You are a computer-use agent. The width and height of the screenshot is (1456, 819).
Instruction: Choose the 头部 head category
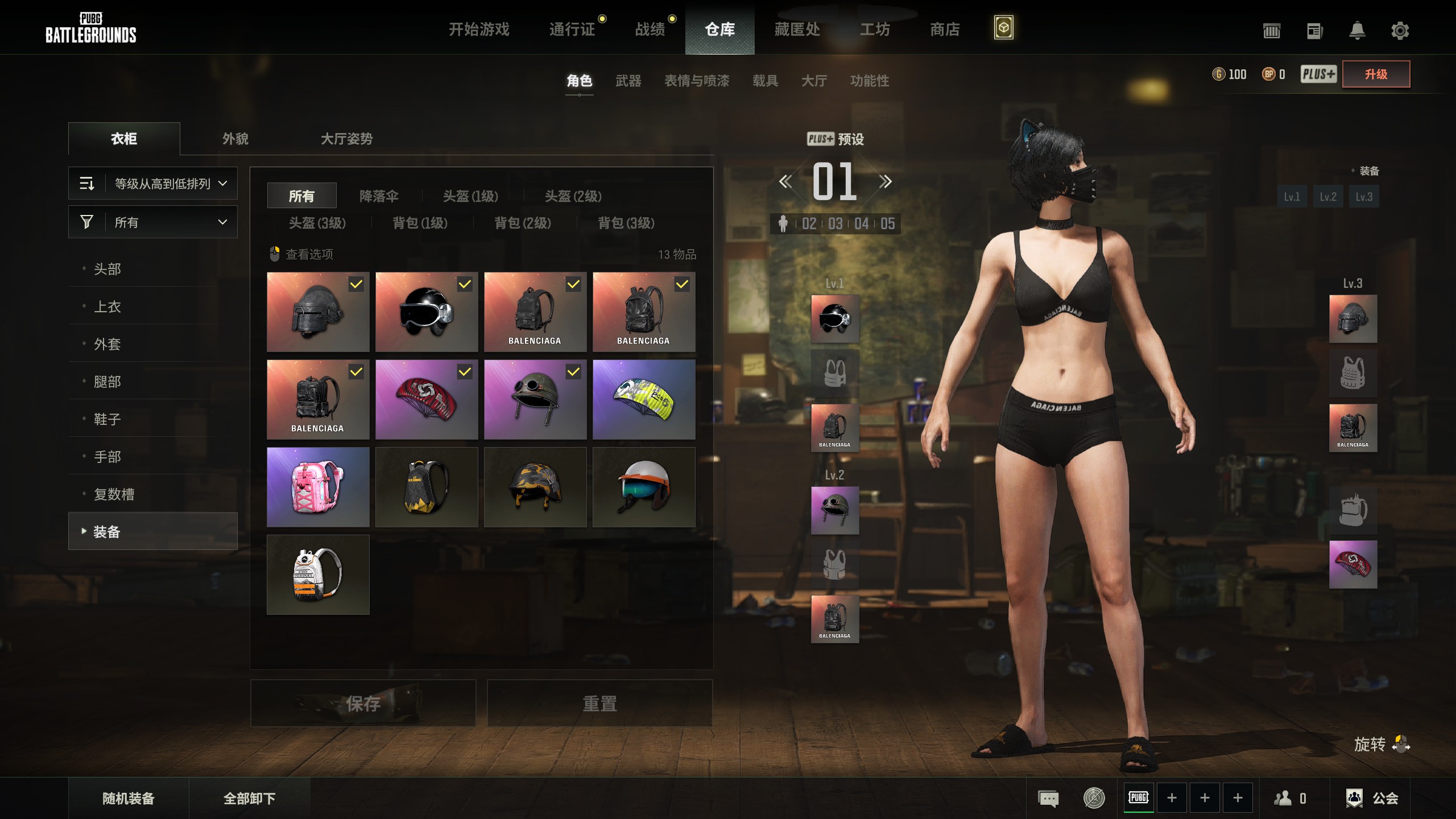pos(107,269)
